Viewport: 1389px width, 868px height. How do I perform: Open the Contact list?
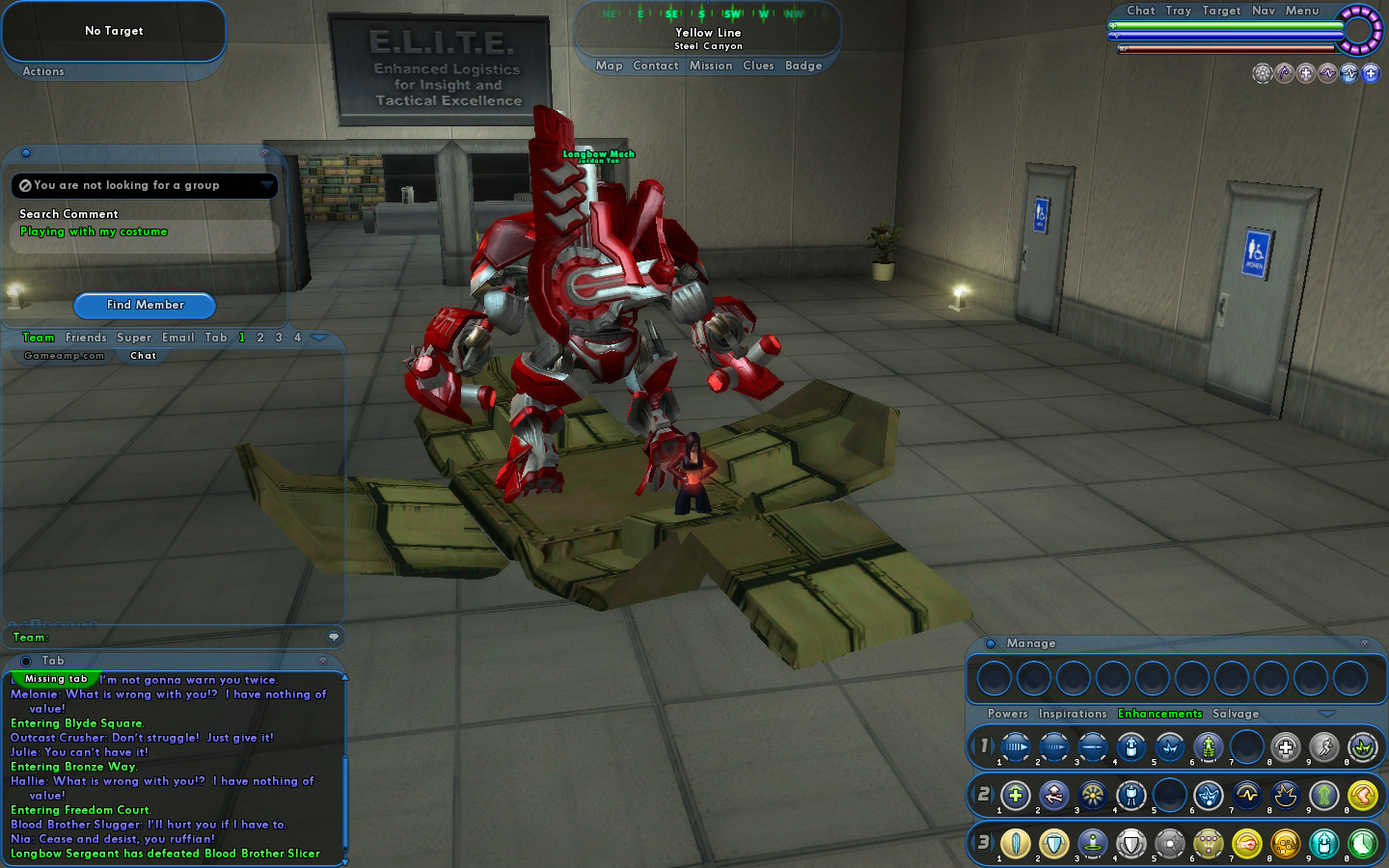(656, 66)
